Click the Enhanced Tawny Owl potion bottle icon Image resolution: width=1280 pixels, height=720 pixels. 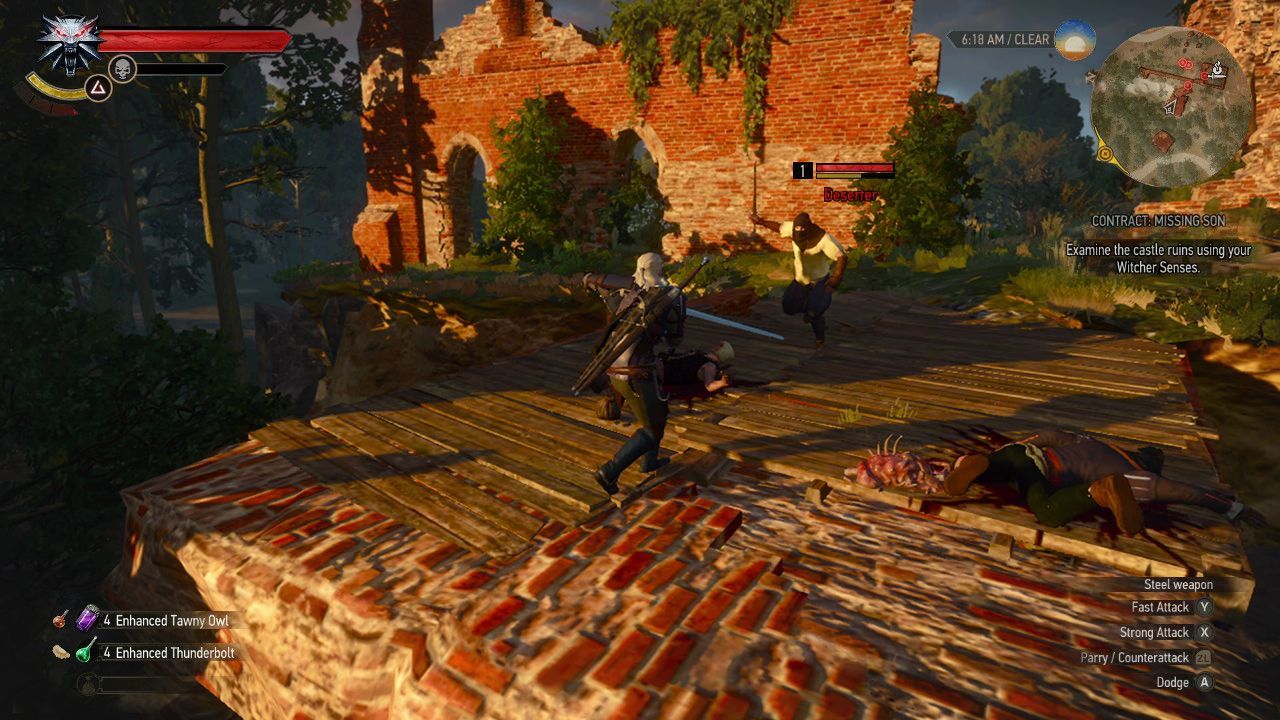tap(86, 619)
